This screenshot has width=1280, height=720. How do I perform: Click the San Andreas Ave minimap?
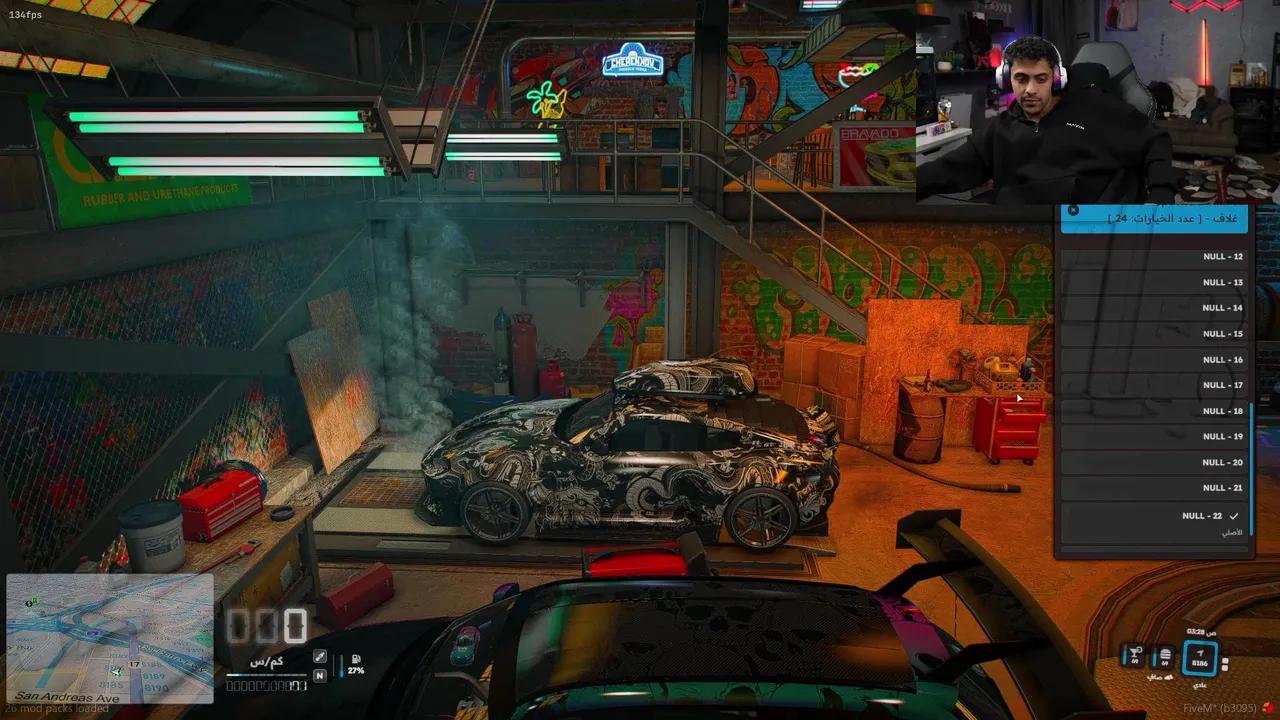click(x=110, y=638)
